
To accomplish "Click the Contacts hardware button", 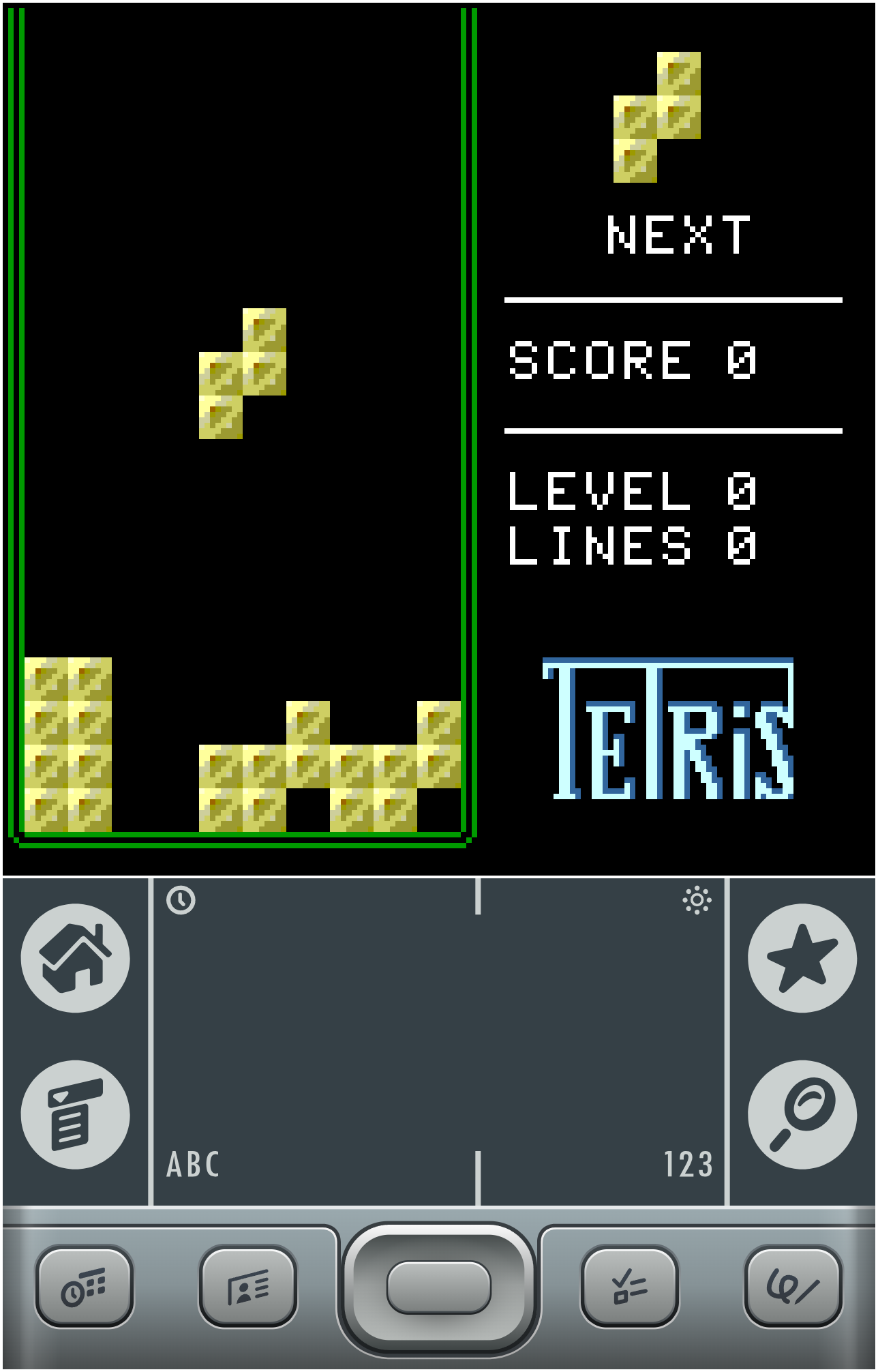I will 248,1286.
